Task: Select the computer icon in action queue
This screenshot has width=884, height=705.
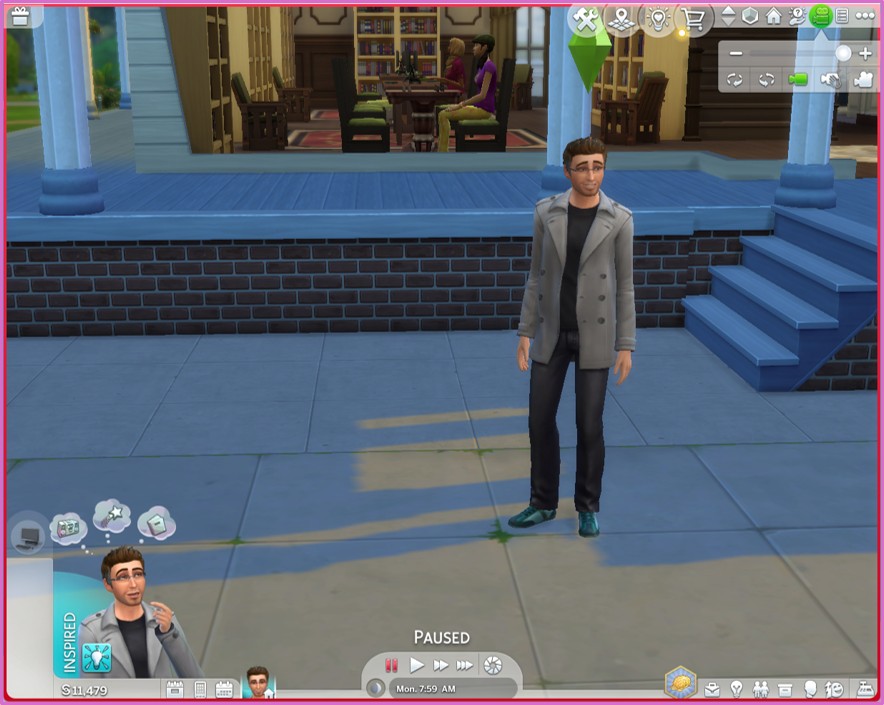Action: [x=28, y=536]
